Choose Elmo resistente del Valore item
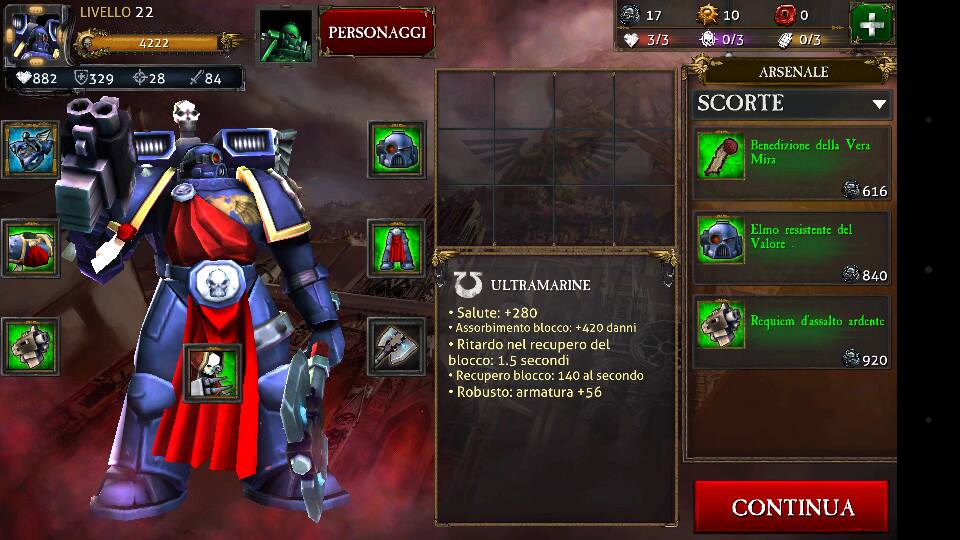This screenshot has height=540, width=960. 791,250
